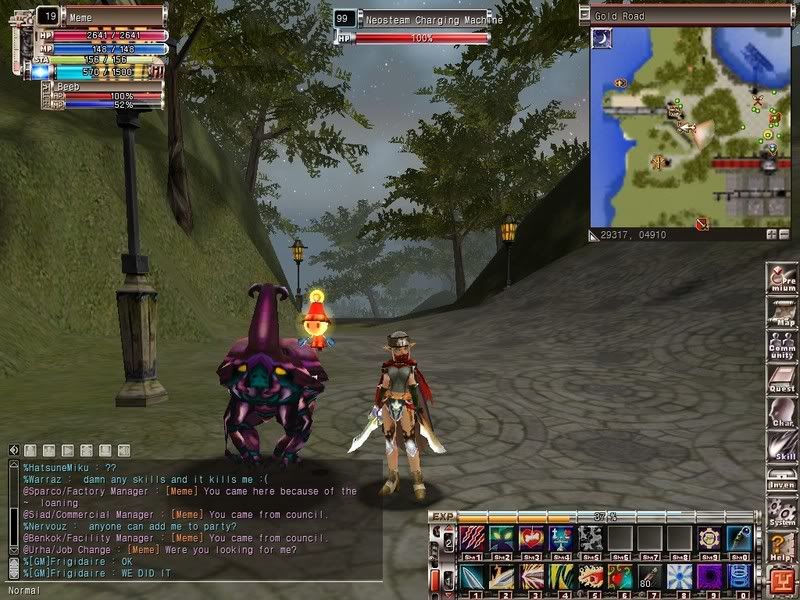Activate the gear cog skill in Shift+9 slot
Viewport: 800px width, 600px height.
(x=709, y=537)
